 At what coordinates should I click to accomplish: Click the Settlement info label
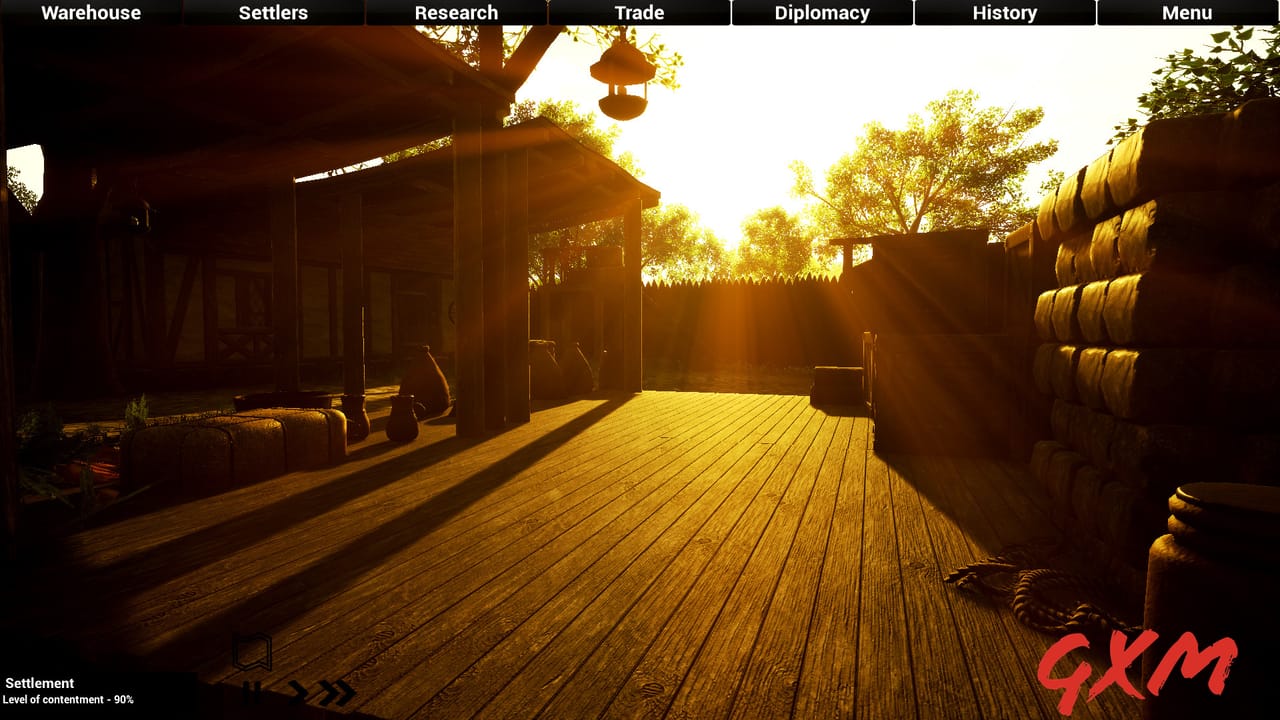coord(40,683)
